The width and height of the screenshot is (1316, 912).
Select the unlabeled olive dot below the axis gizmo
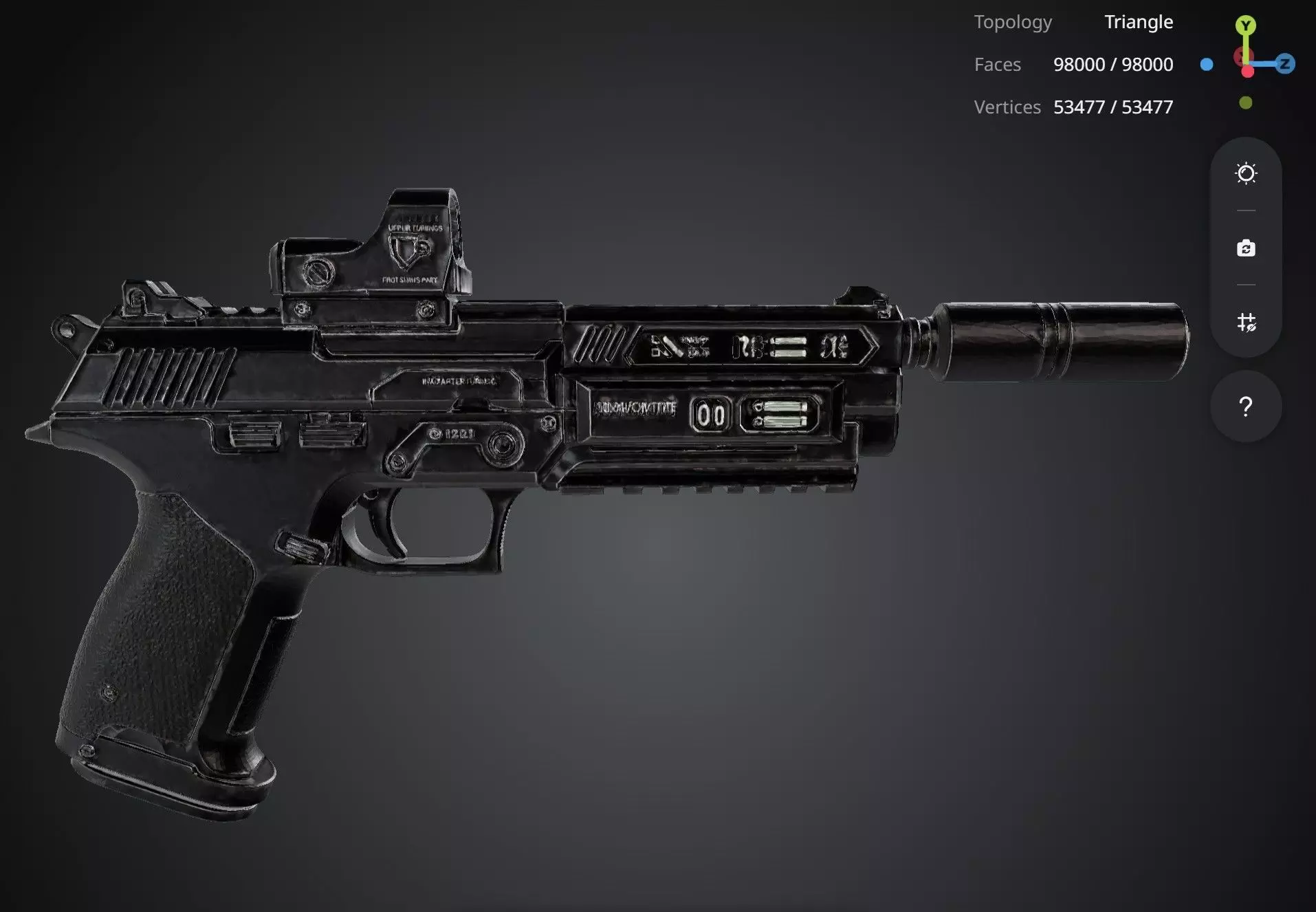(x=1245, y=103)
